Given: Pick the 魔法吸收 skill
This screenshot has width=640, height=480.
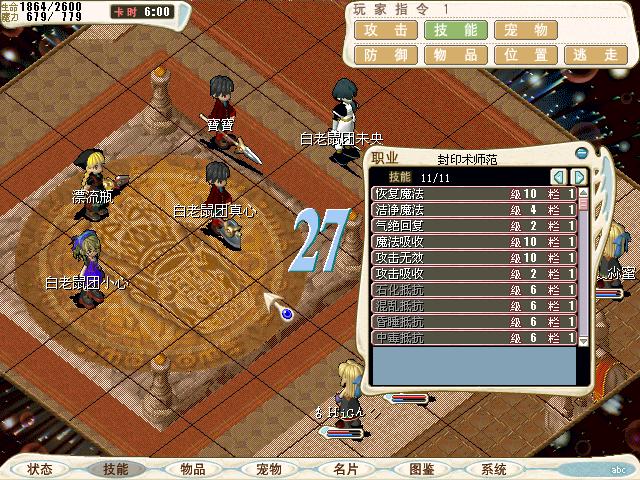Looking at the screenshot, I should tap(473, 241).
